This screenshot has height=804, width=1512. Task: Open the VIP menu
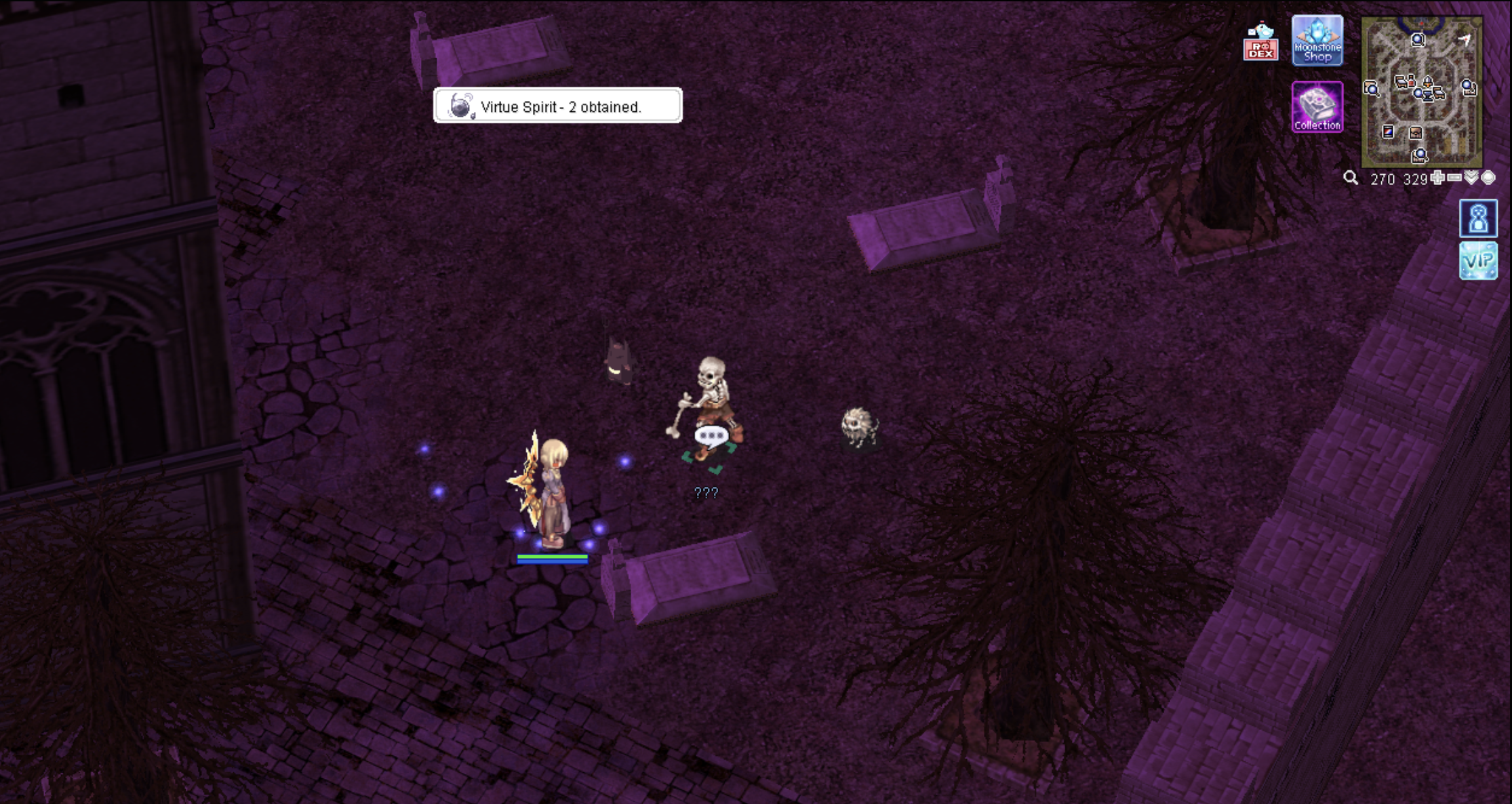coord(1478,261)
